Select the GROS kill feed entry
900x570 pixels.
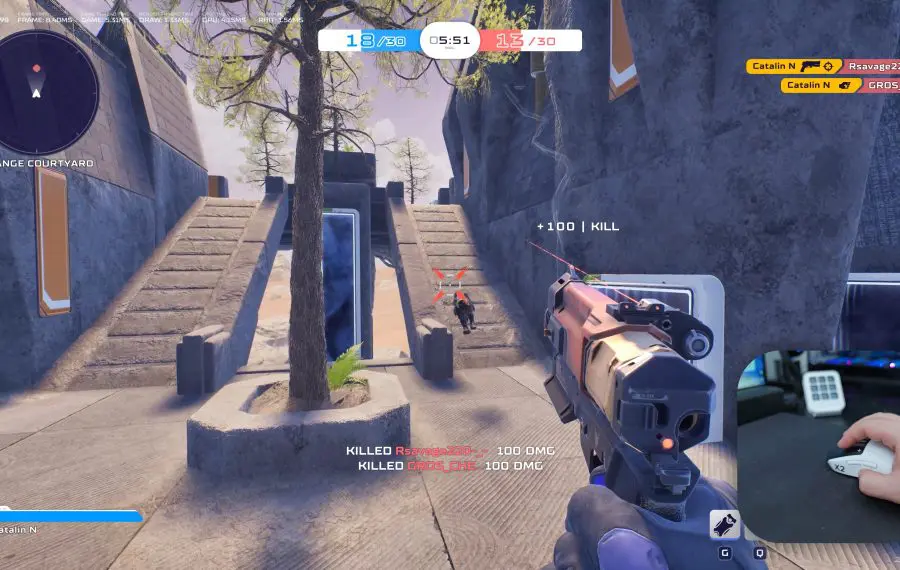click(840, 85)
